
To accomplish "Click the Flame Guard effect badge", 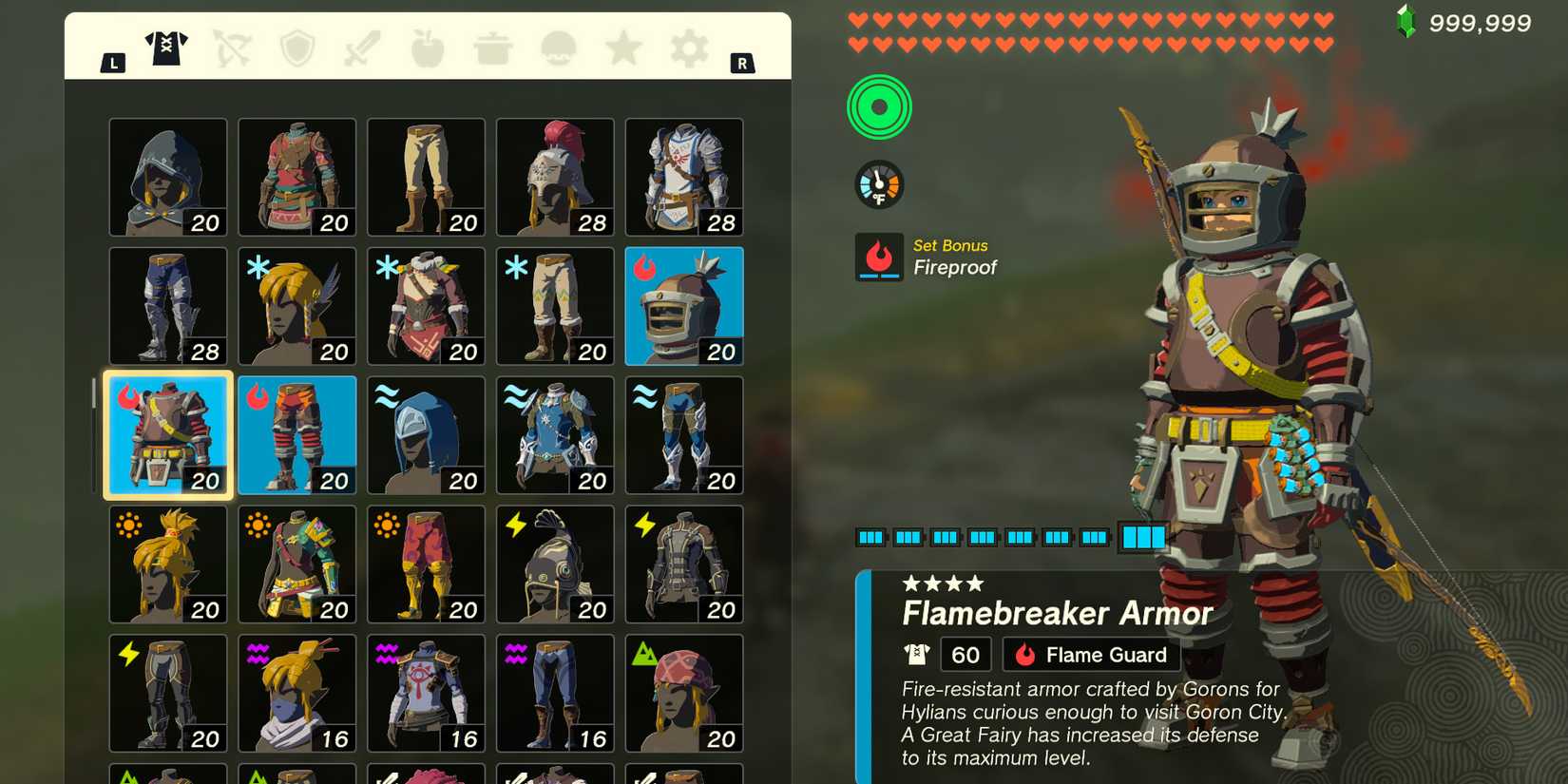I will 1090,654.
